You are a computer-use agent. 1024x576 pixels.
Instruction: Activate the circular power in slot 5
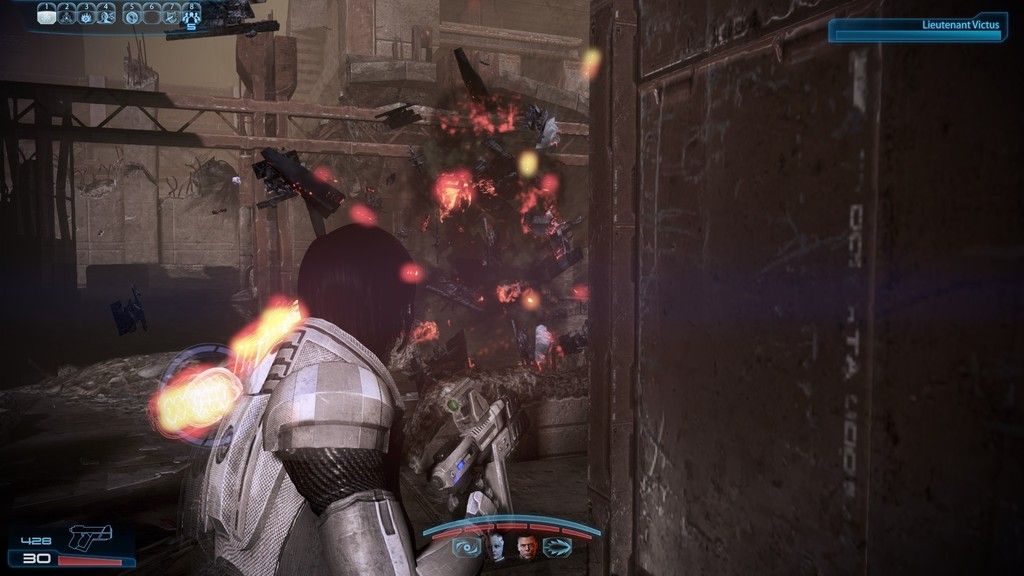pos(134,14)
